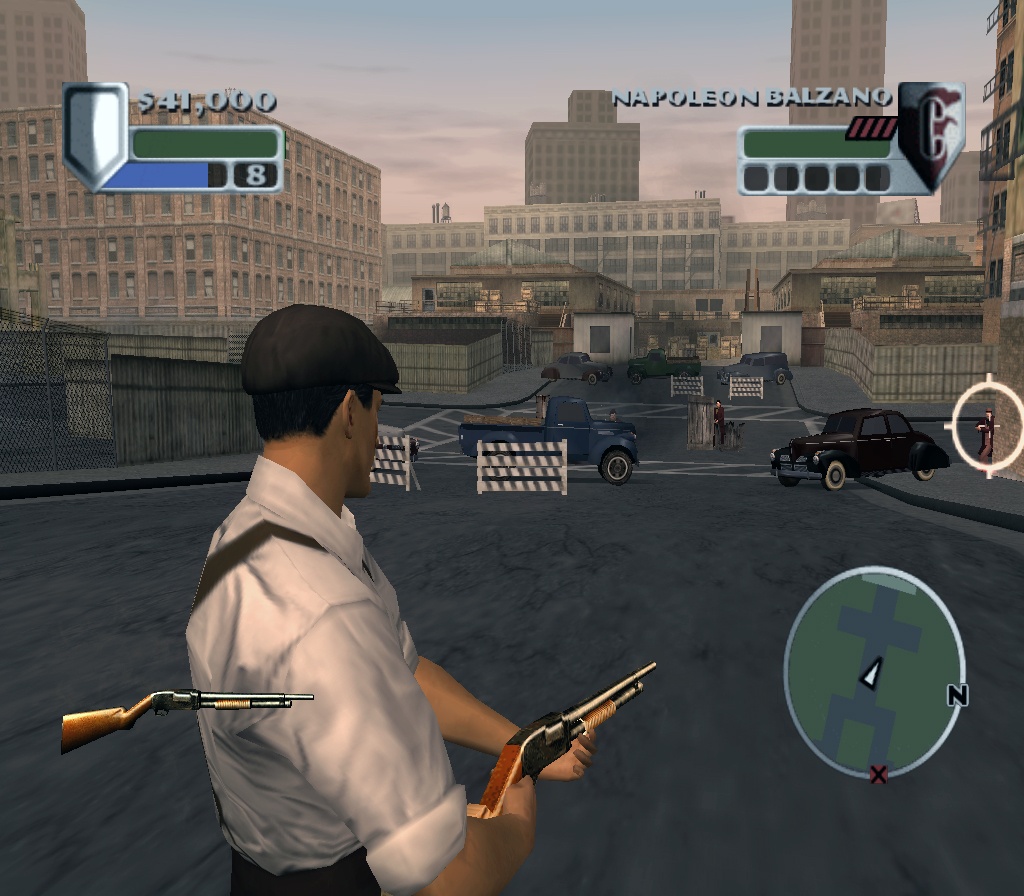Click the red X marker on minimap

pyautogui.click(x=878, y=773)
